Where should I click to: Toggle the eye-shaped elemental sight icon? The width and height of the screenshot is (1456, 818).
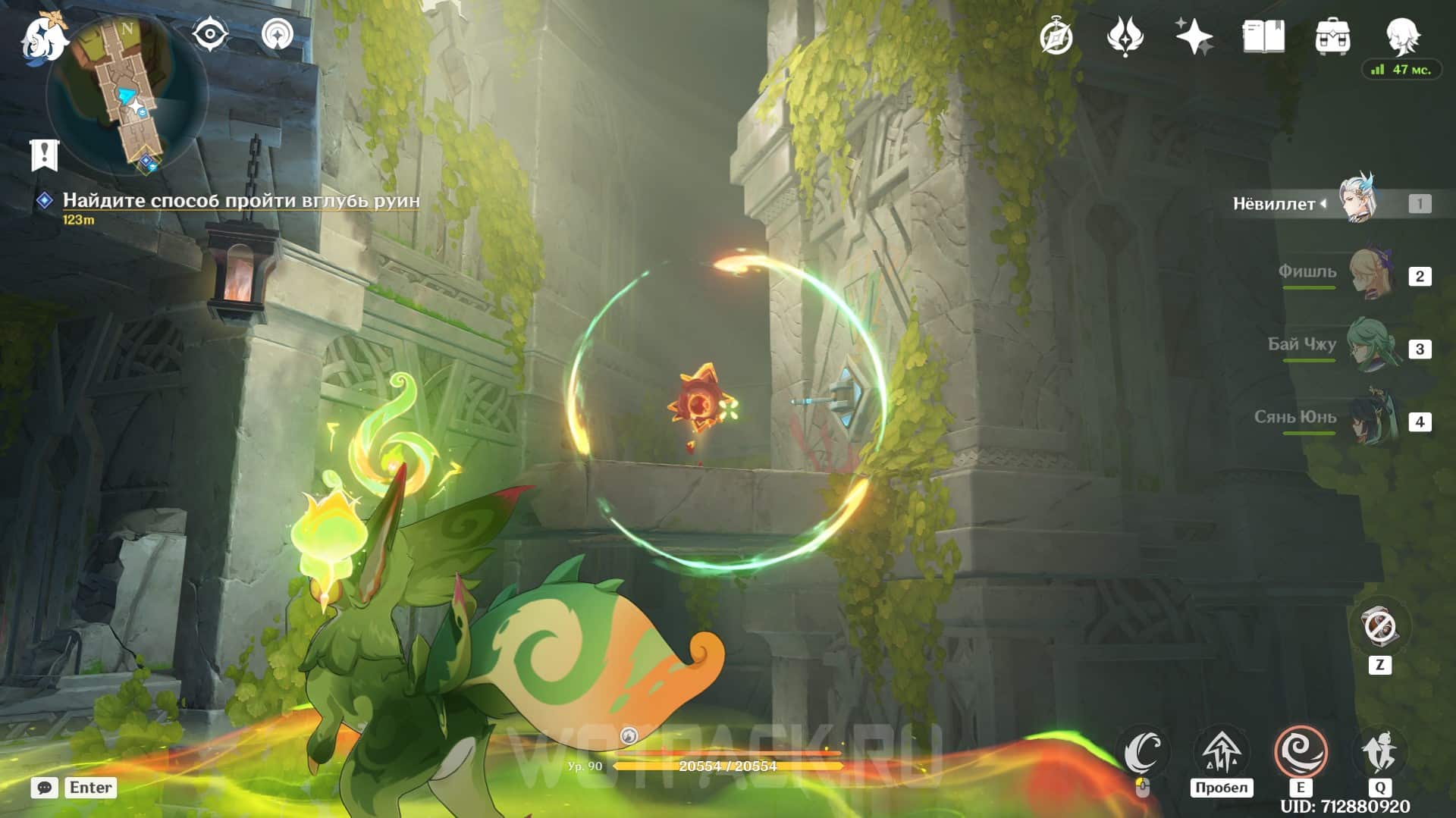(210, 35)
